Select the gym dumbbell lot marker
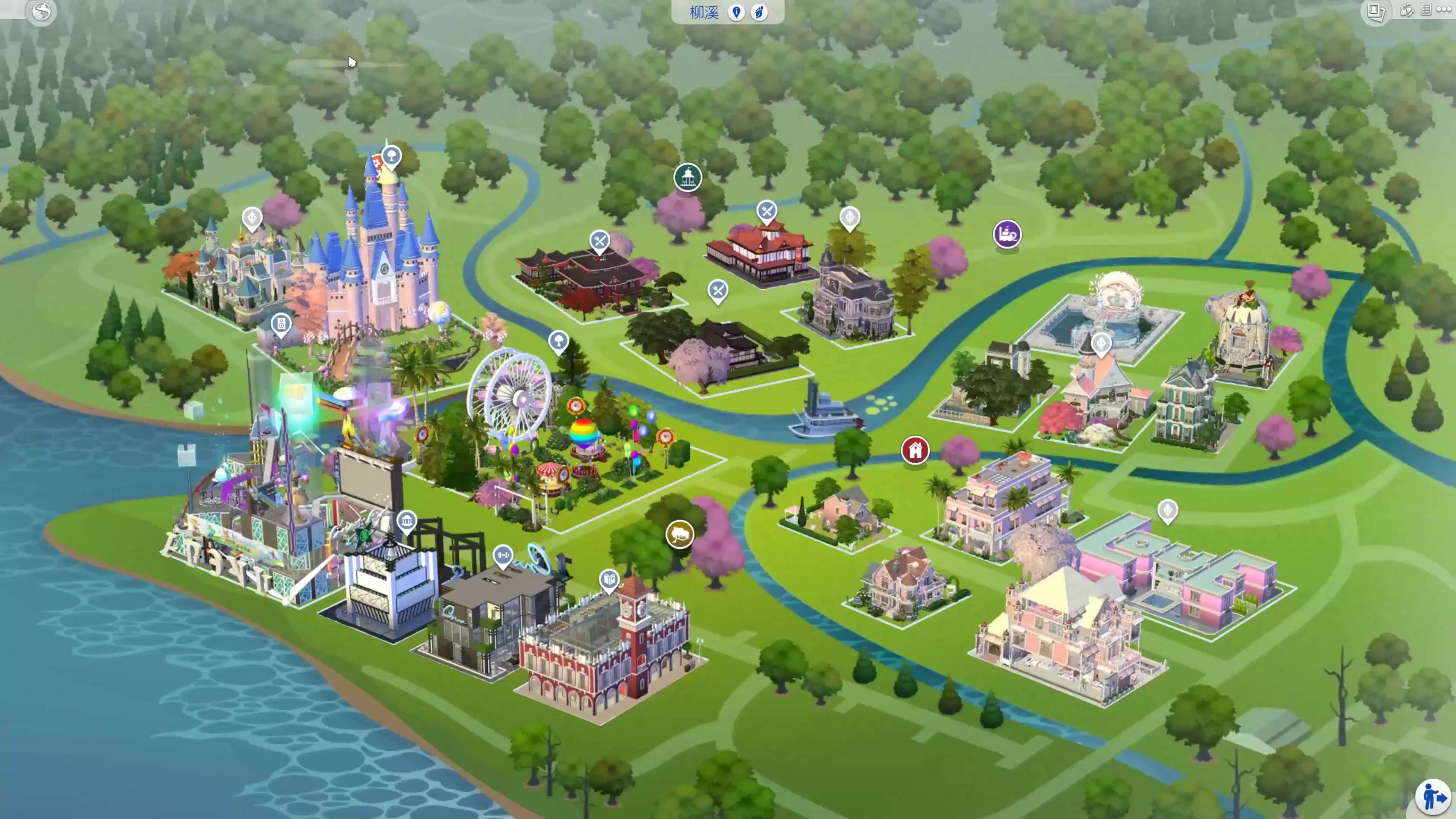The image size is (1456, 819). (502, 555)
